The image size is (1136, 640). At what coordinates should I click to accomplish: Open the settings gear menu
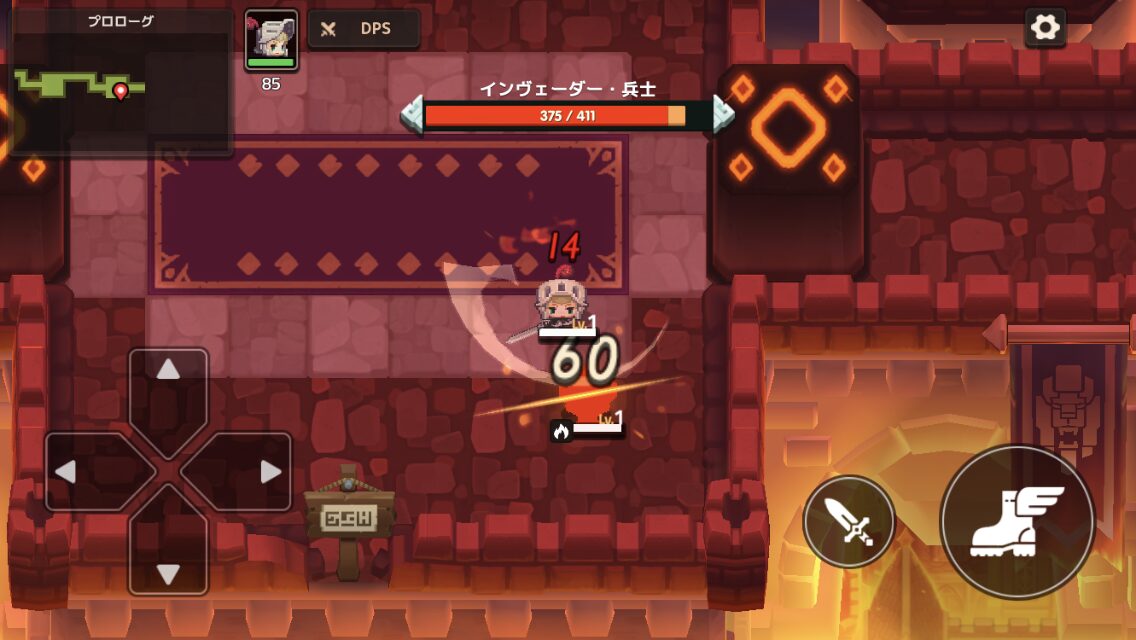[x=1045, y=28]
